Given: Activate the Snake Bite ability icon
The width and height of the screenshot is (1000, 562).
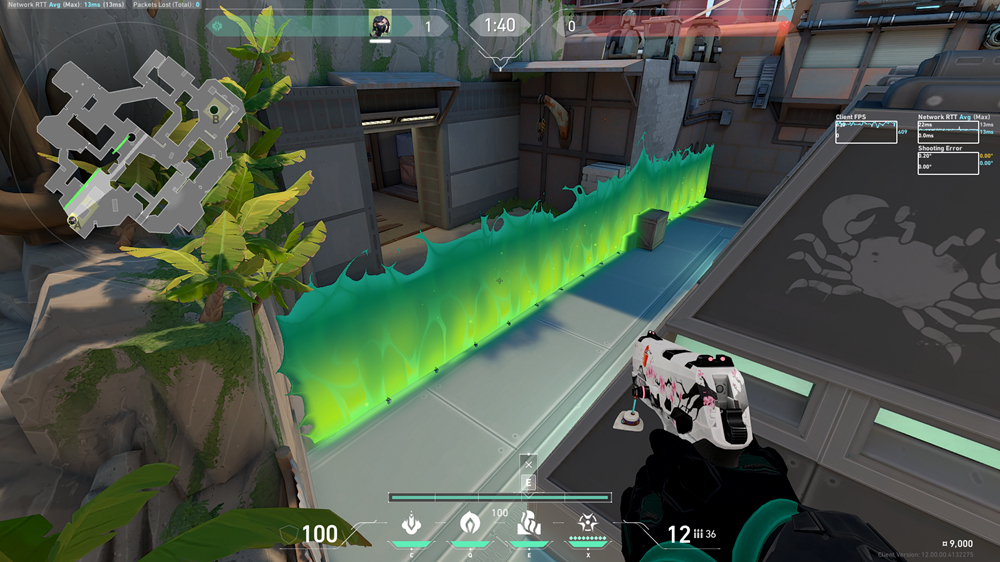Looking at the screenshot, I should 411,523.
